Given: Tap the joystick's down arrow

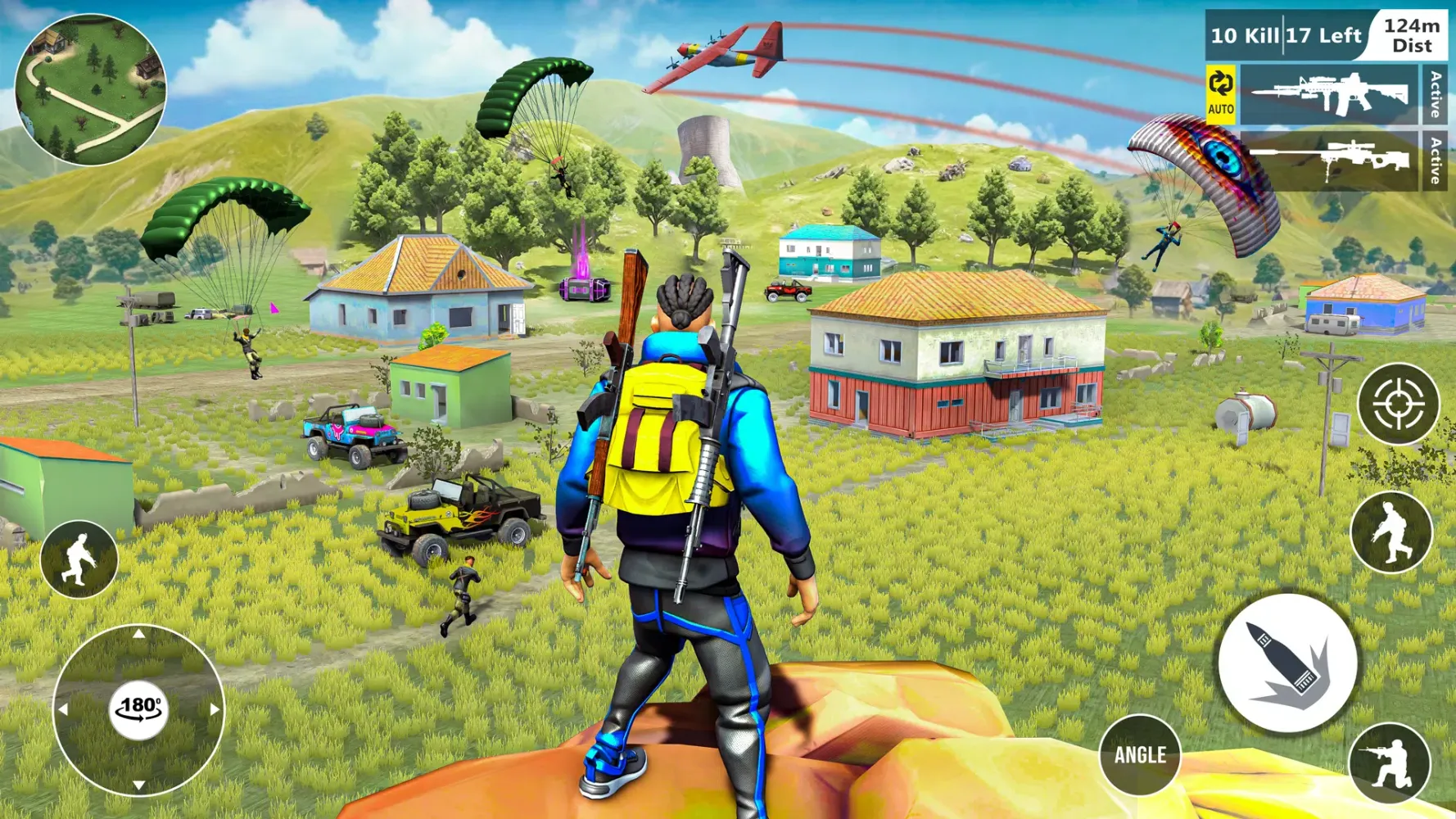Looking at the screenshot, I should (x=139, y=785).
